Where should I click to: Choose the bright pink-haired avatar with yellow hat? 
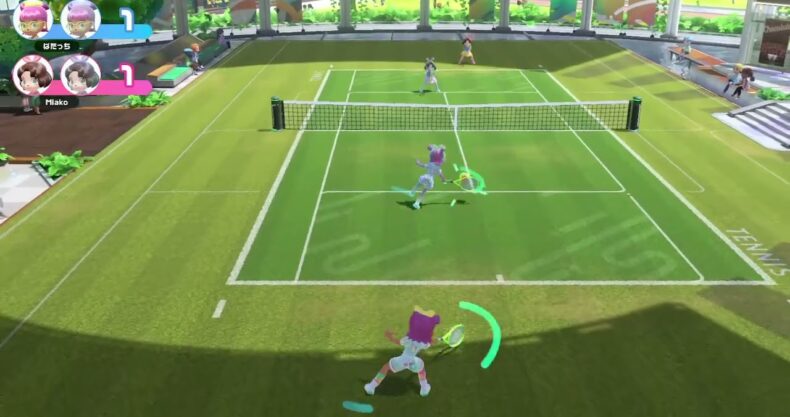pyautogui.click(x=33, y=18)
